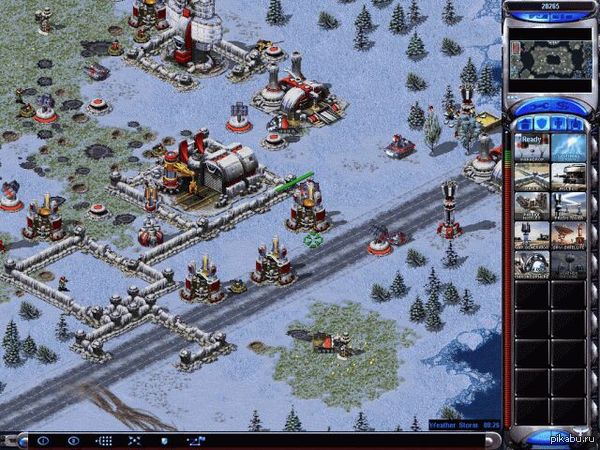
Task: Activate the shield guard command
Action: 164,440
